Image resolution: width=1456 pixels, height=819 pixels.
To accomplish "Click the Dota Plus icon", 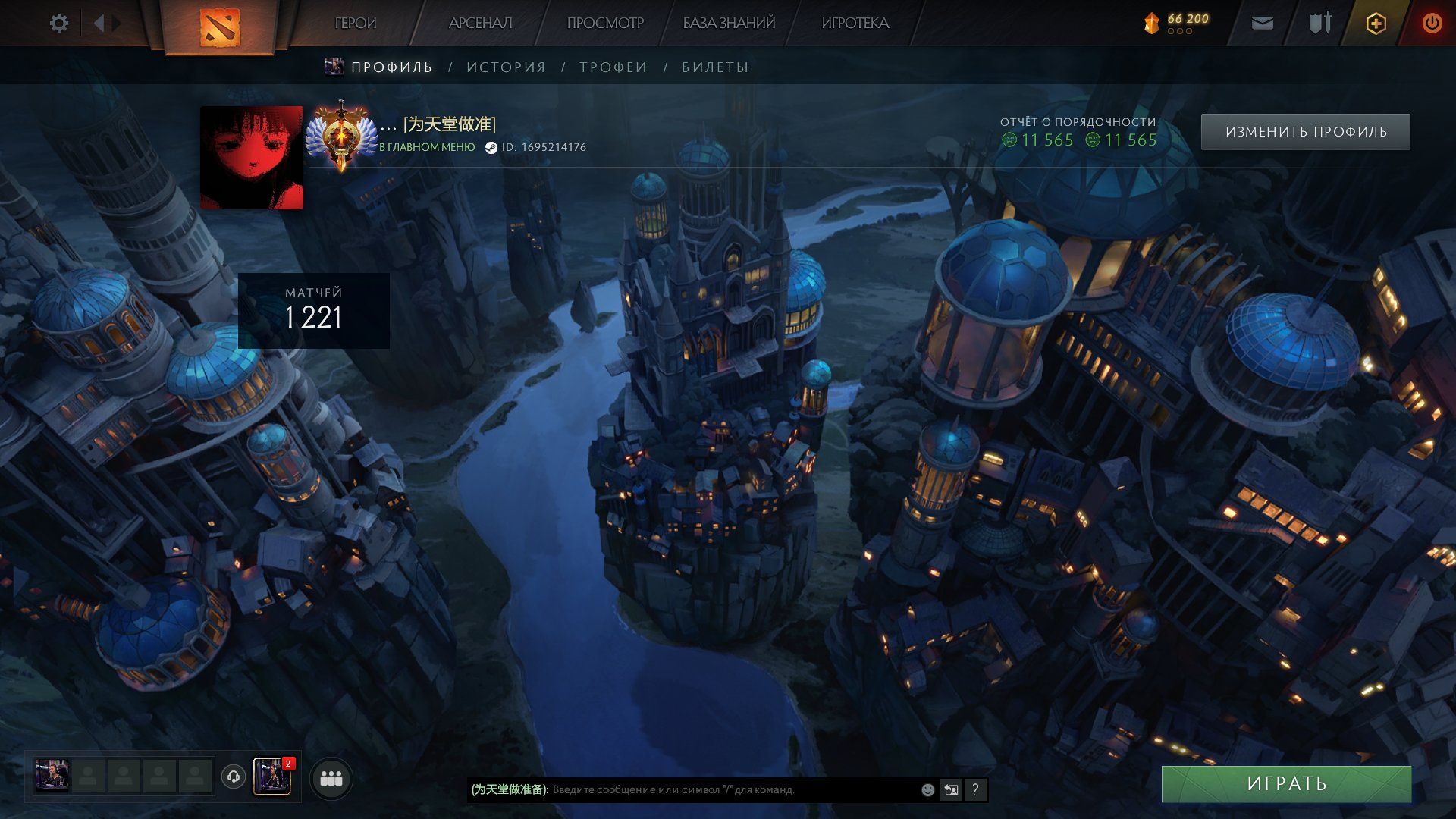I will point(1376,24).
